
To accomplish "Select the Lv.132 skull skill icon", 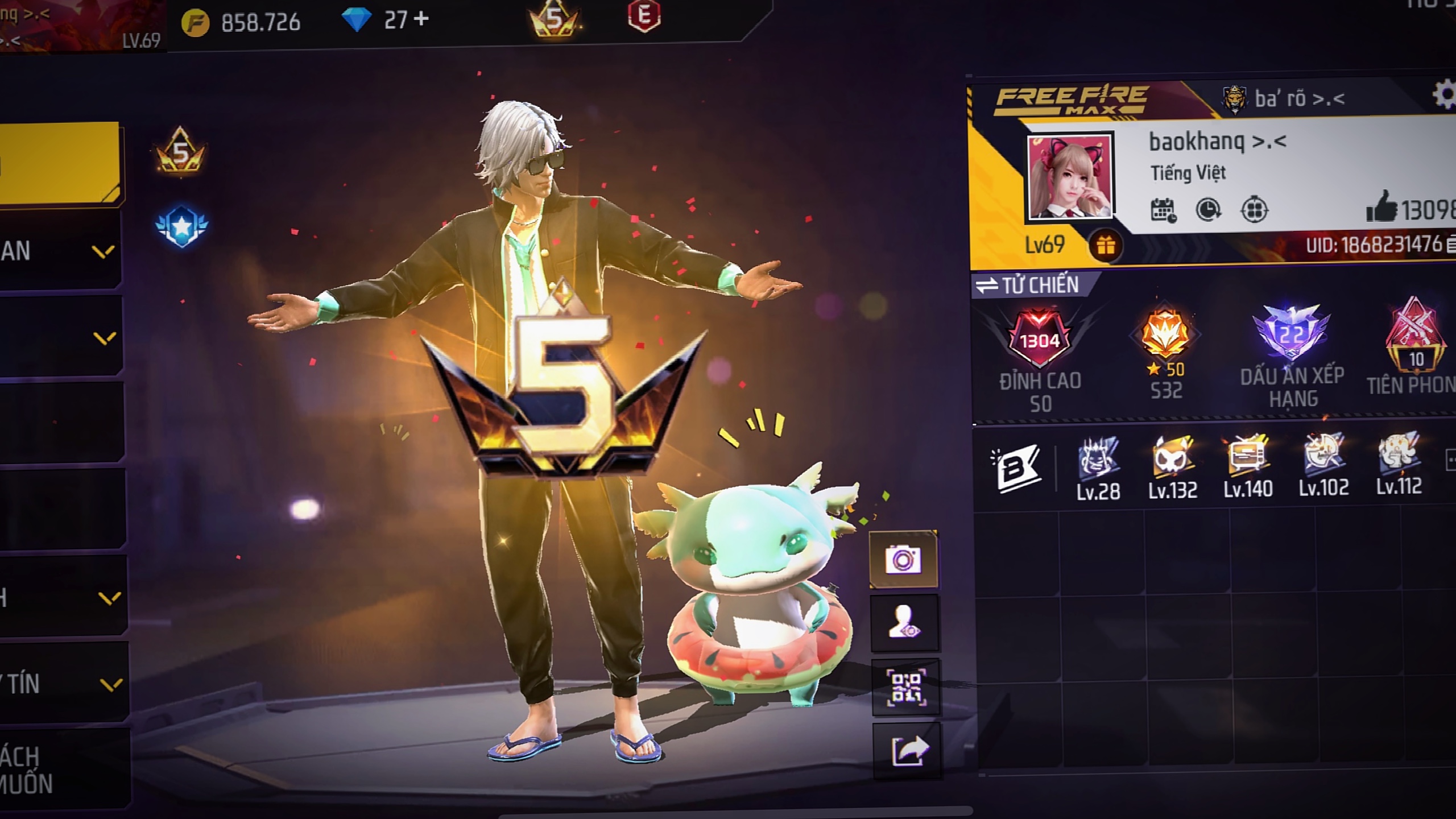I will 1172,458.
